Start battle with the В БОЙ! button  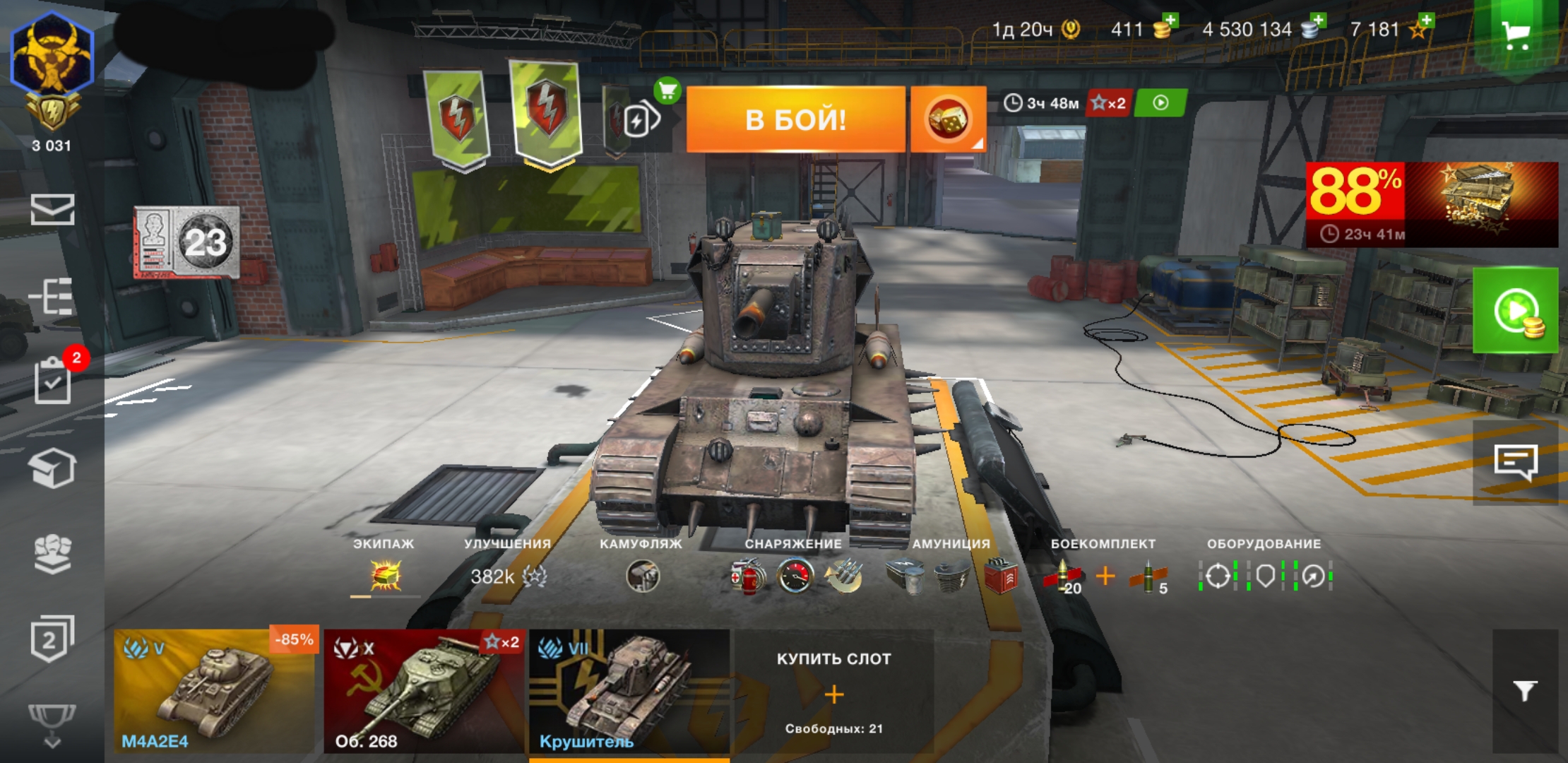pyautogui.click(x=795, y=119)
